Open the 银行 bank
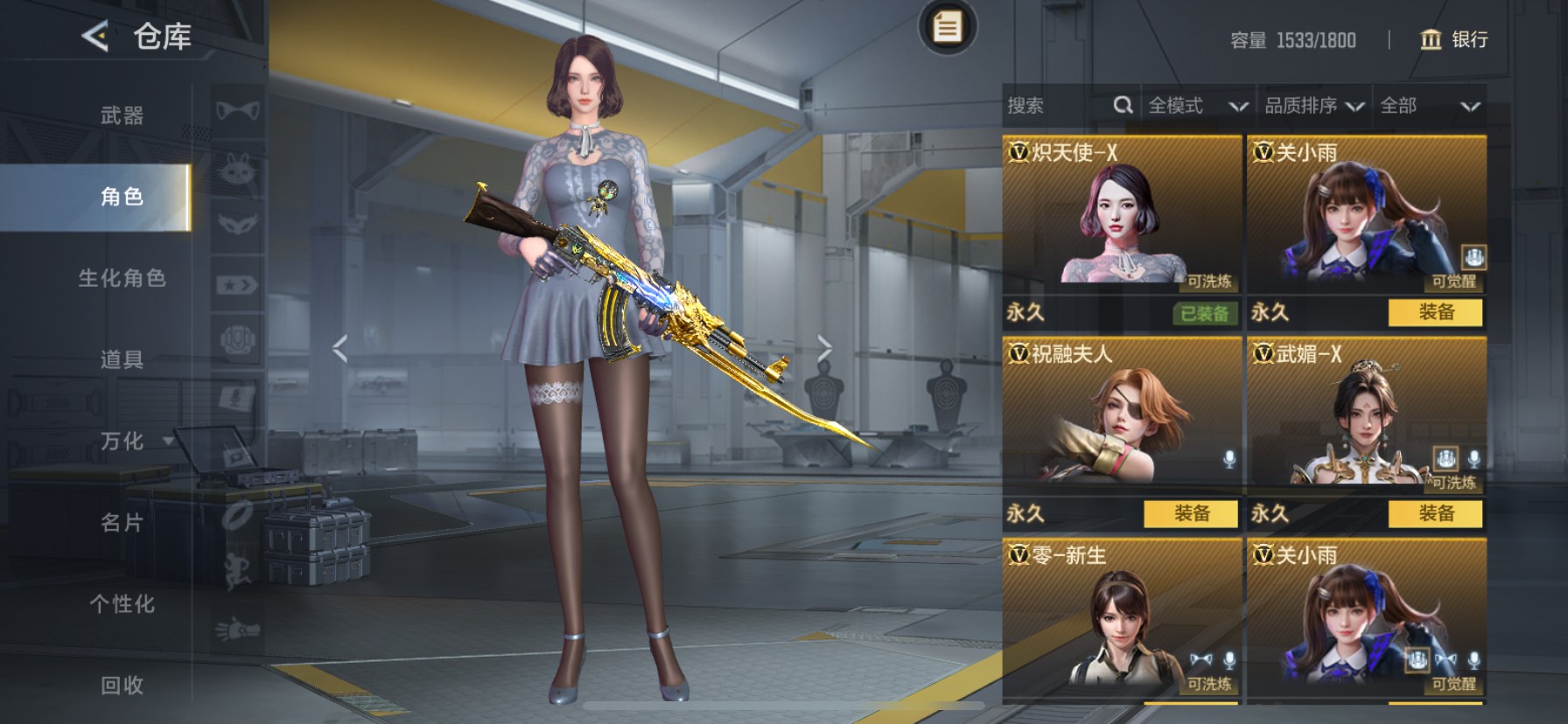 pyautogui.click(x=1454, y=39)
